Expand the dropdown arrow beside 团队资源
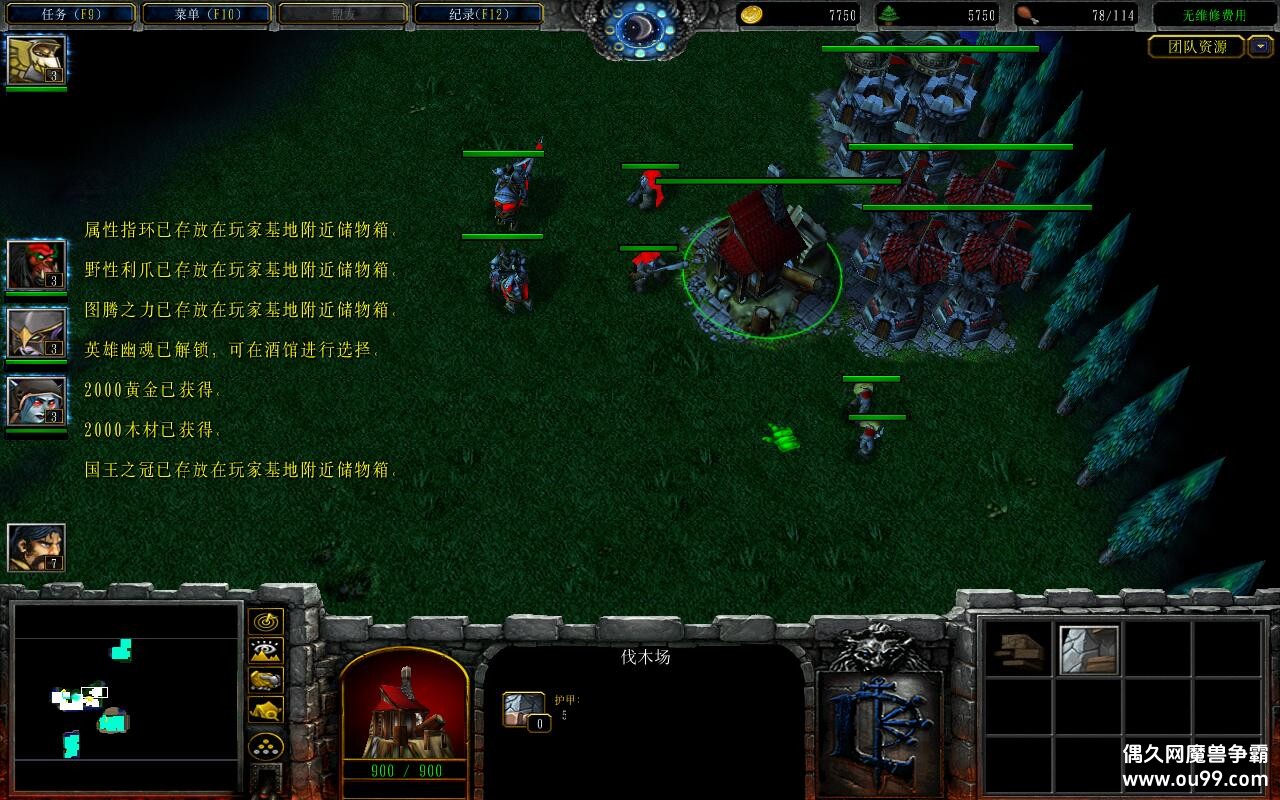 (x=1259, y=46)
